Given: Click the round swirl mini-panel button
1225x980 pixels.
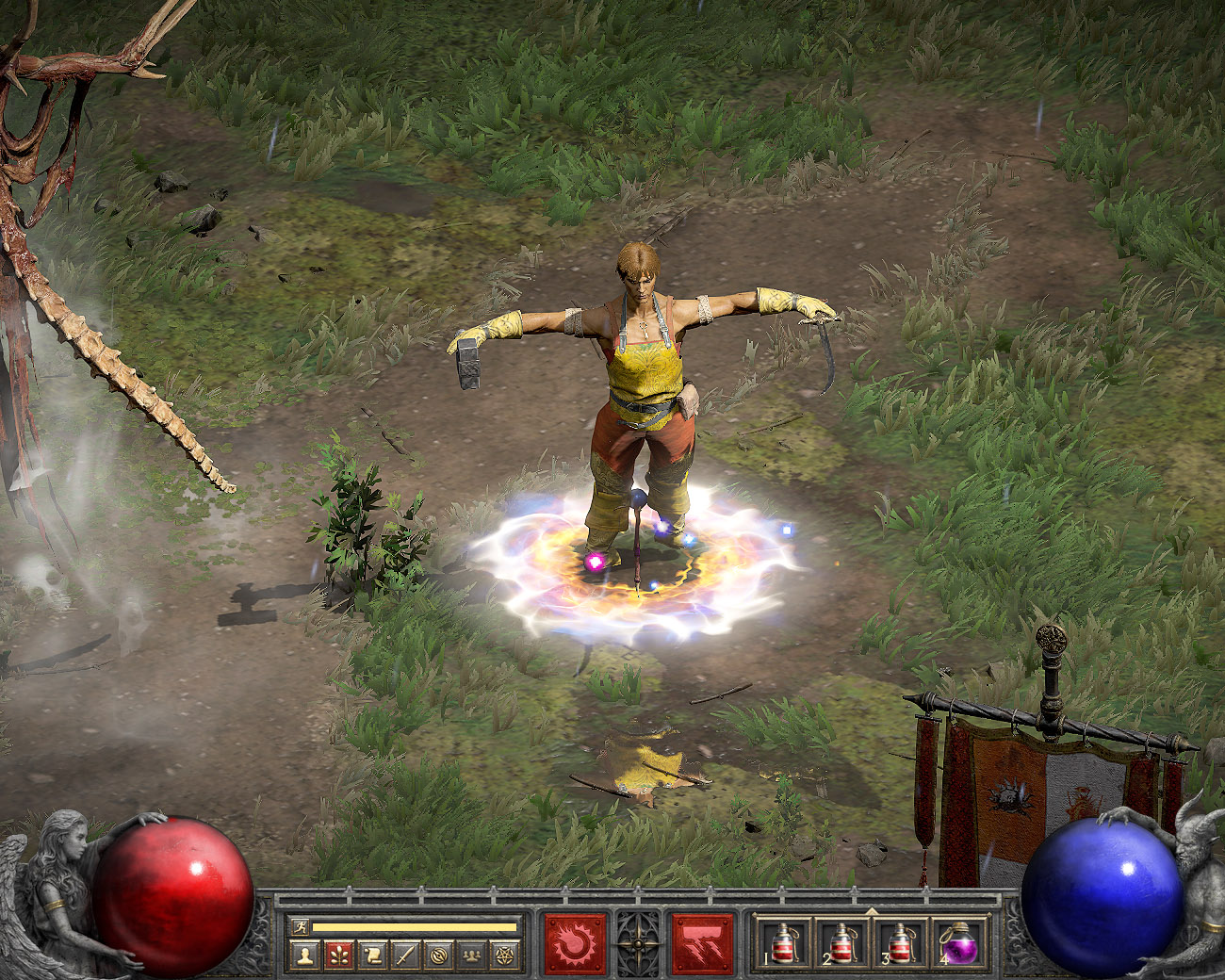Looking at the screenshot, I should [438, 955].
